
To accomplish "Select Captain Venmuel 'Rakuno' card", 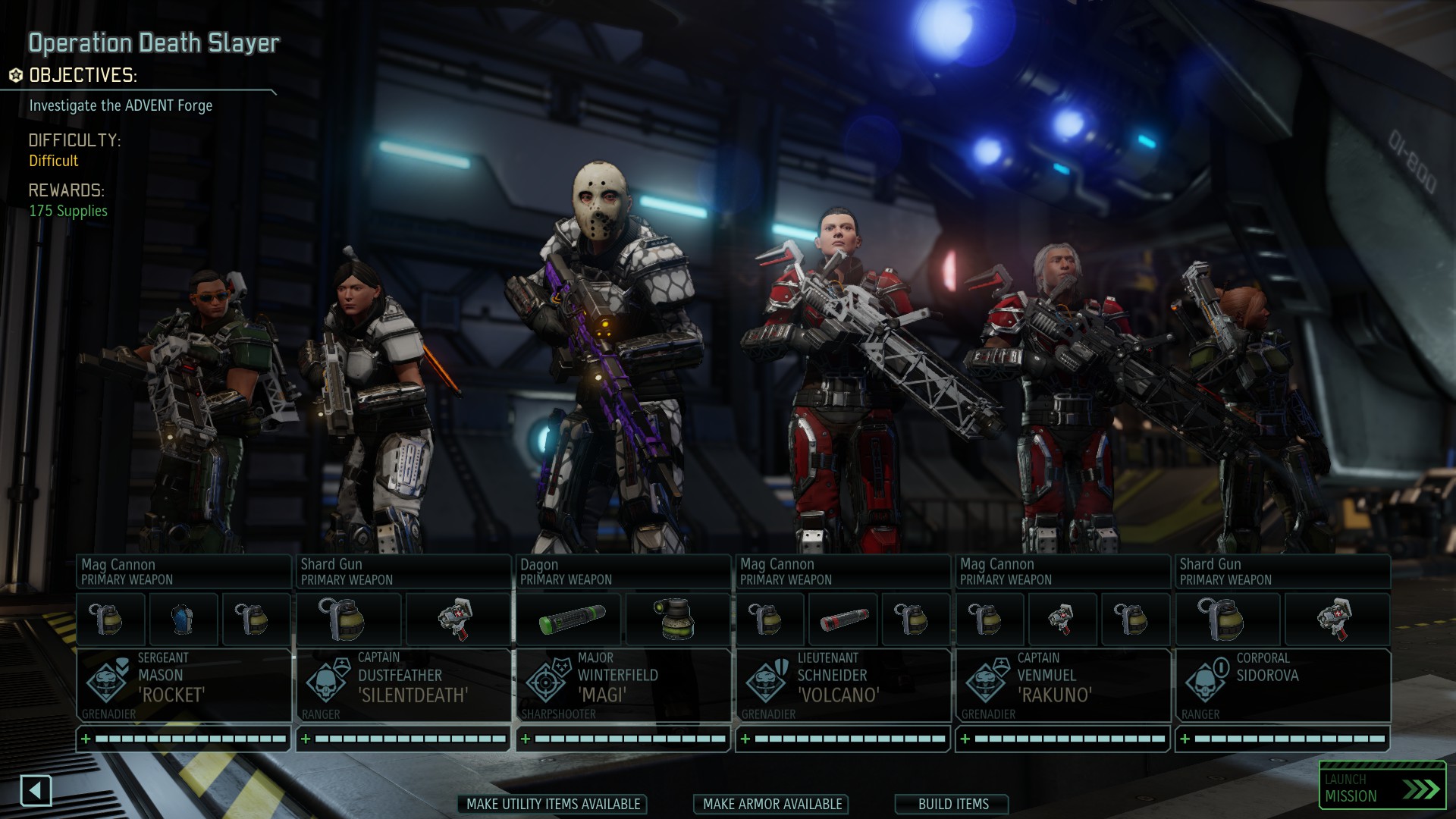I will pos(1063,685).
